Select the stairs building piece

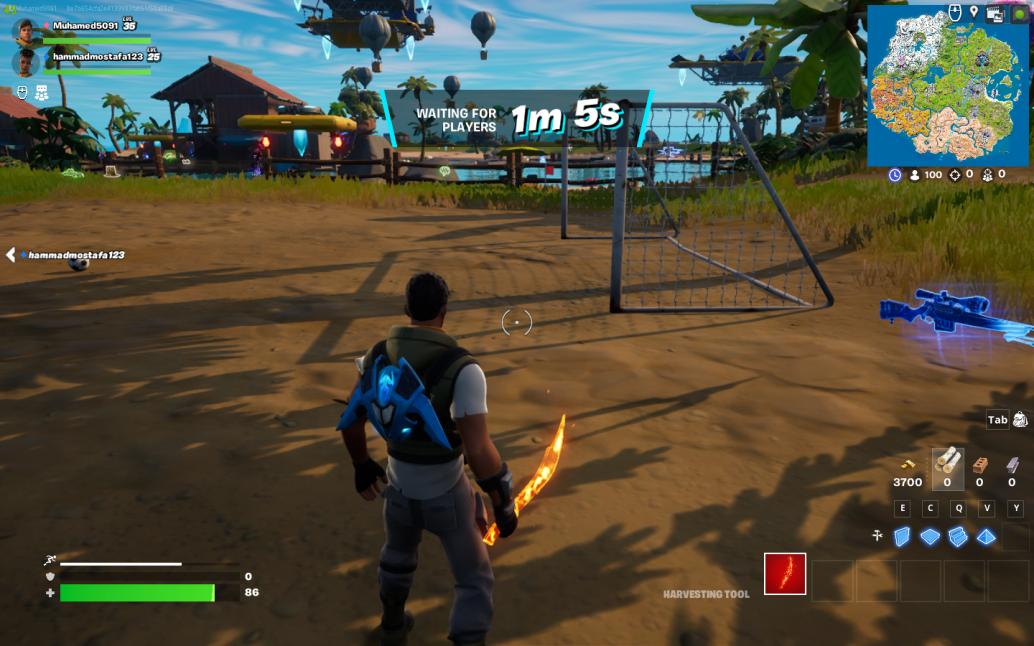(958, 537)
